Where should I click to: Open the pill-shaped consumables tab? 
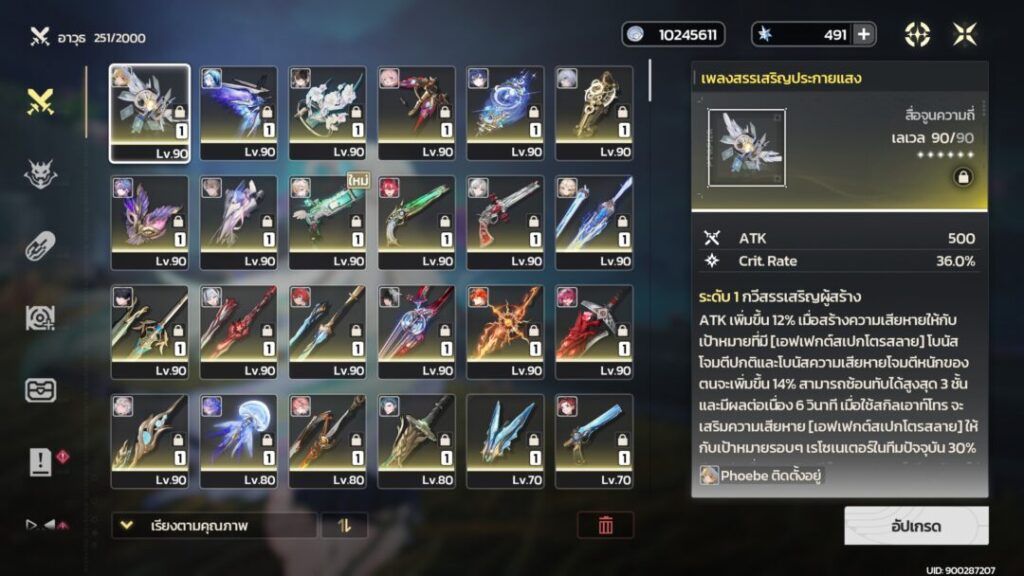40,246
